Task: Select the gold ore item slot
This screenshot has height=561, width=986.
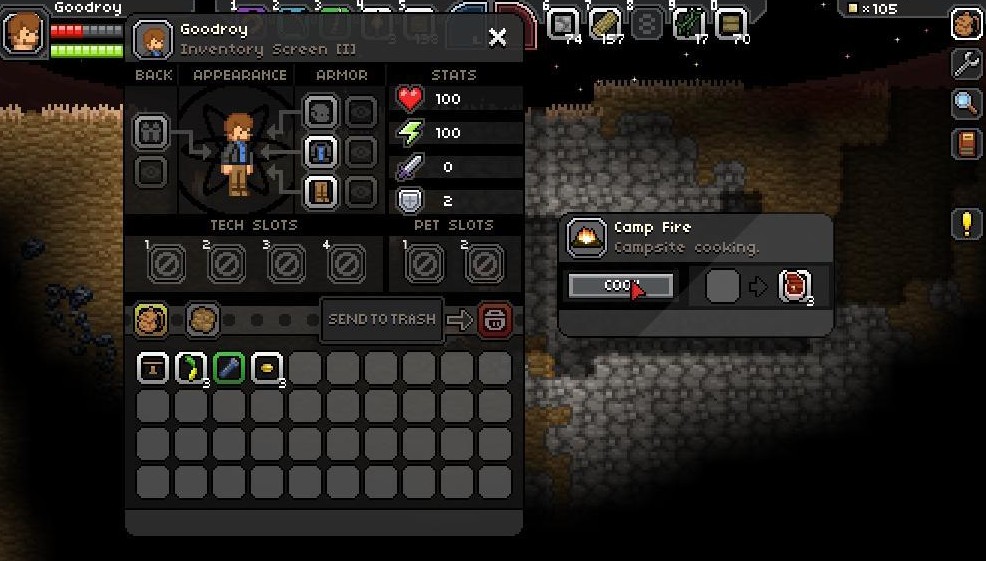Action: tap(267, 368)
